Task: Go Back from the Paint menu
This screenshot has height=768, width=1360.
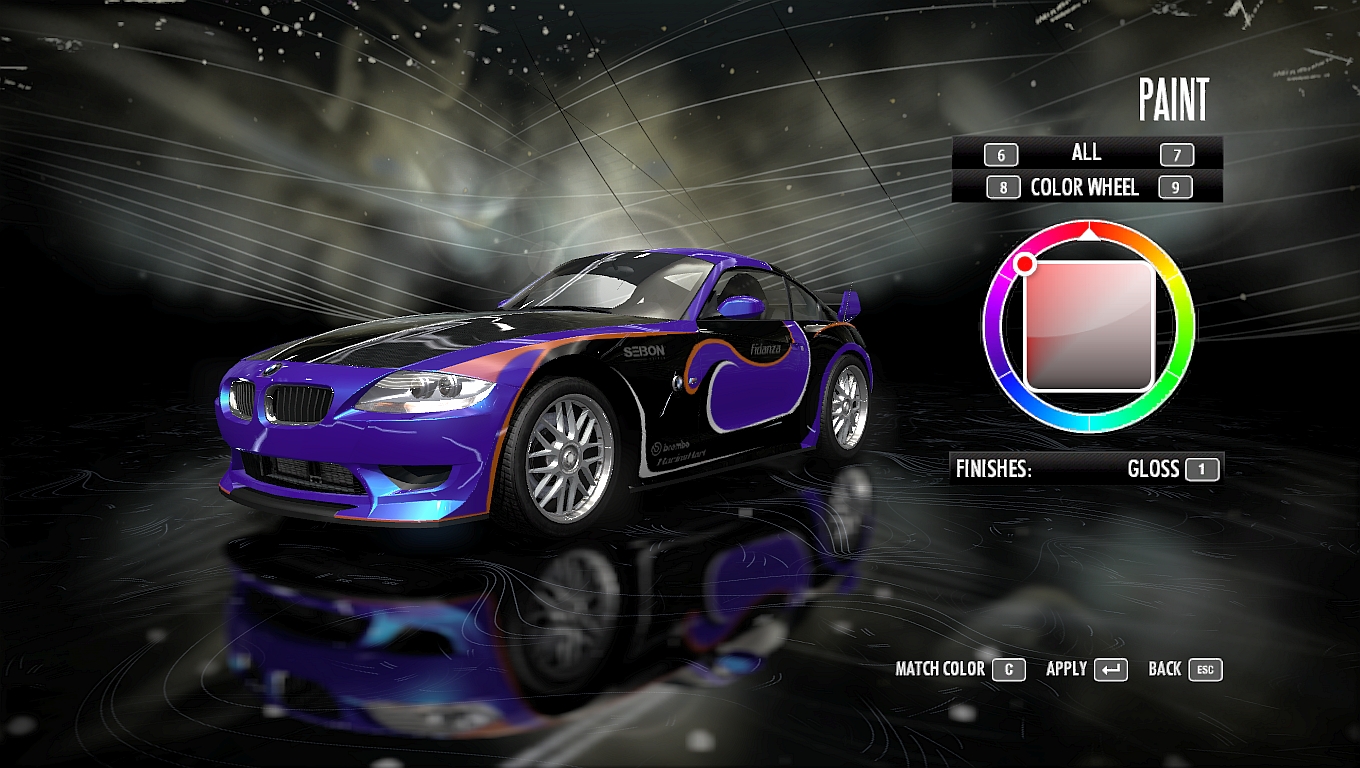Action: [1185, 669]
